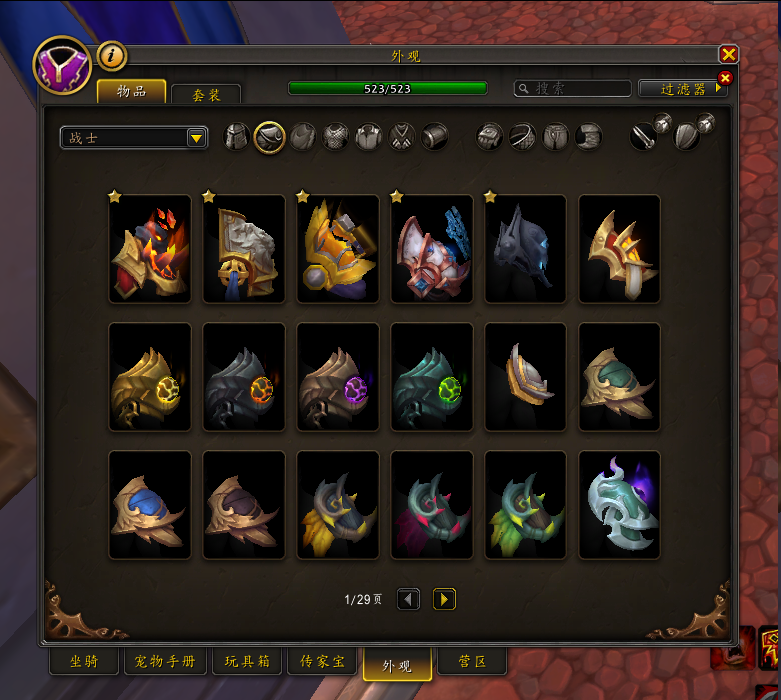Viewport: 781px width, 700px height.
Task: Select the 物品 items tab
Action: point(131,91)
